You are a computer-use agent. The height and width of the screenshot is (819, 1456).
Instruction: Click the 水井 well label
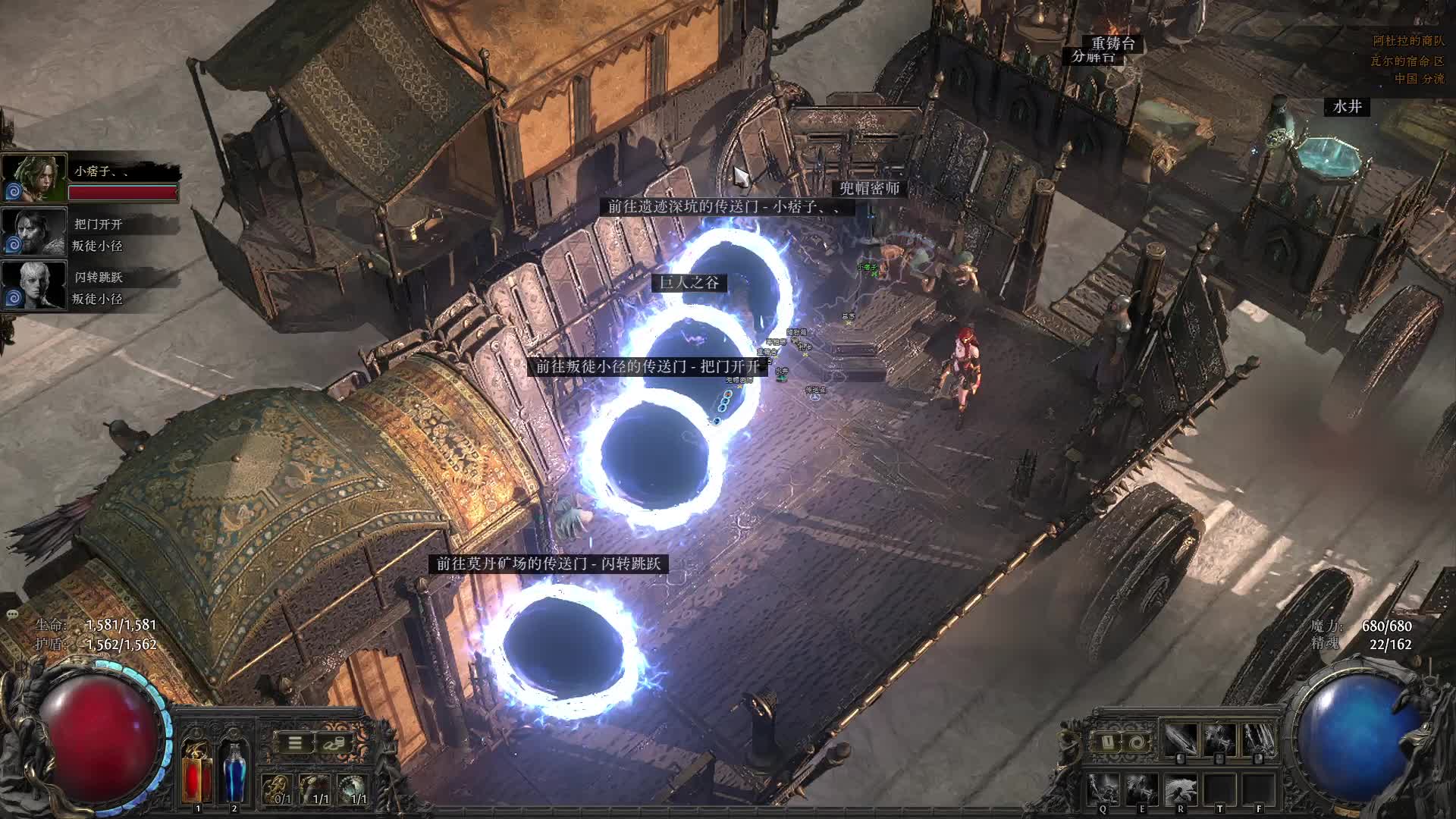[x=1347, y=107]
